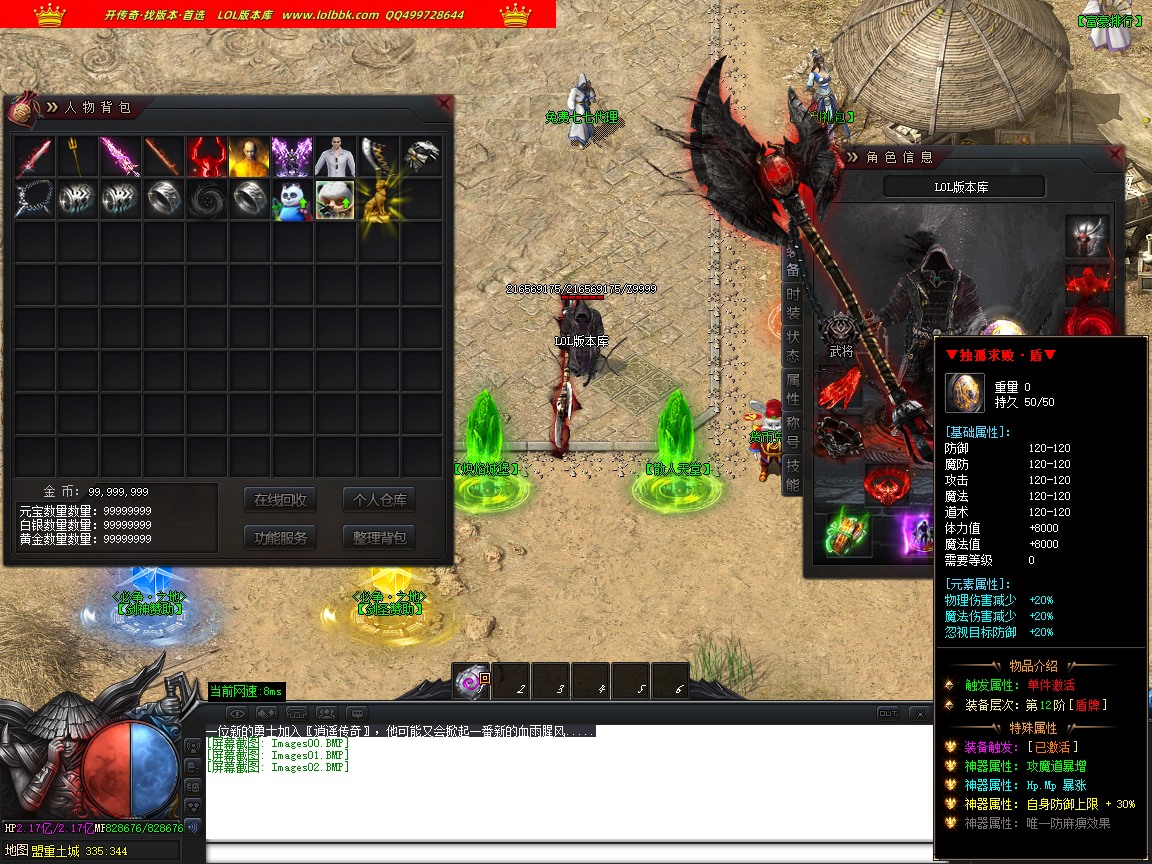Viewport: 1152px width, 864px height.
Task: Sort the bag with 整理背包
Action: click(379, 538)
